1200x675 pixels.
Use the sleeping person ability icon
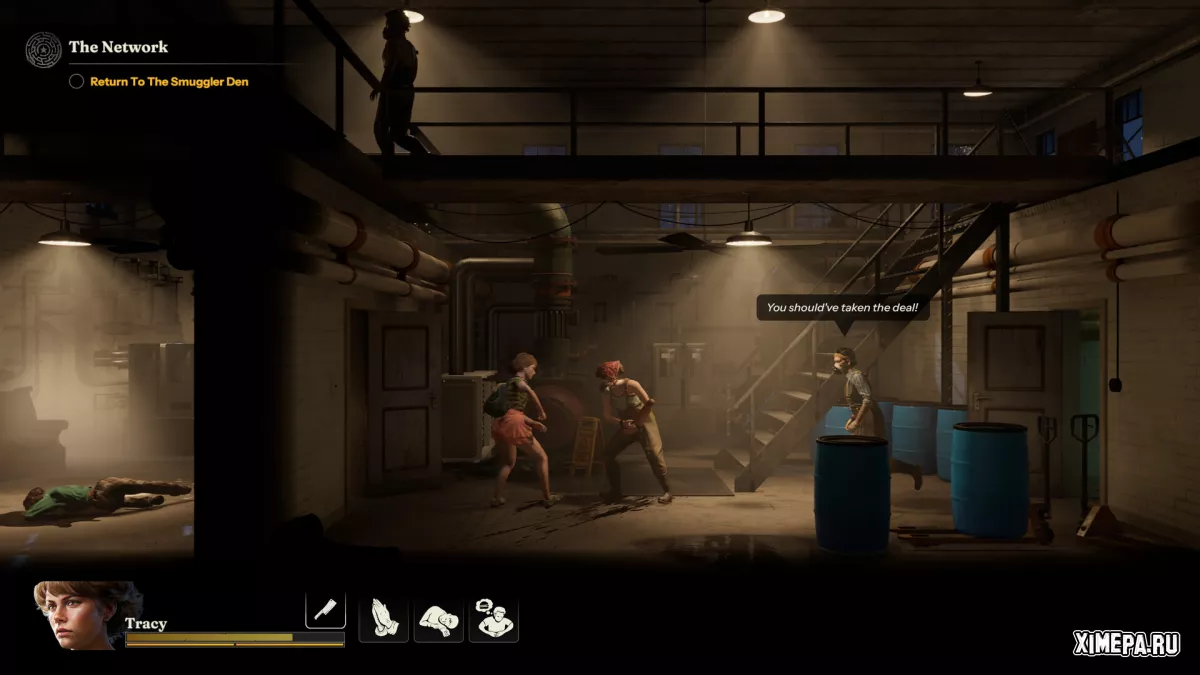pyautogui.click(x=439, y=620)
